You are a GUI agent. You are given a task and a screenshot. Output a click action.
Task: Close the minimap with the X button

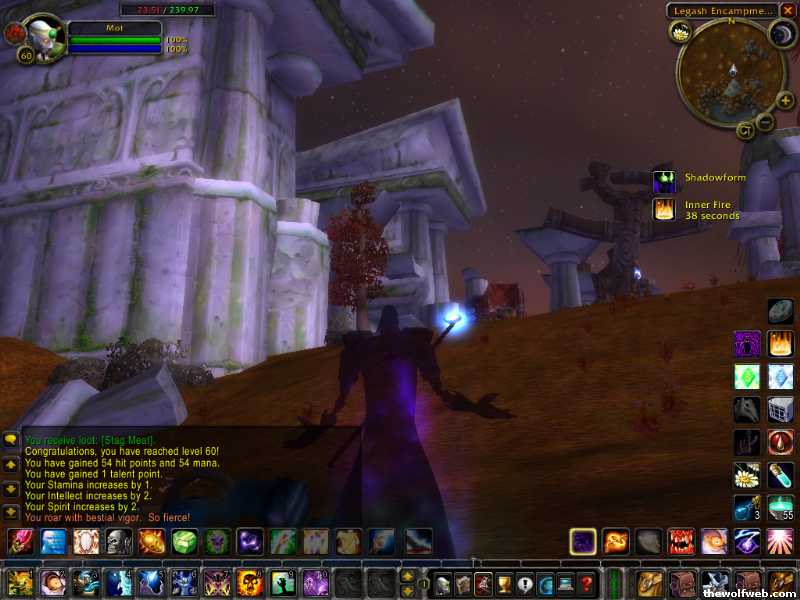click(x=789, y=10)
